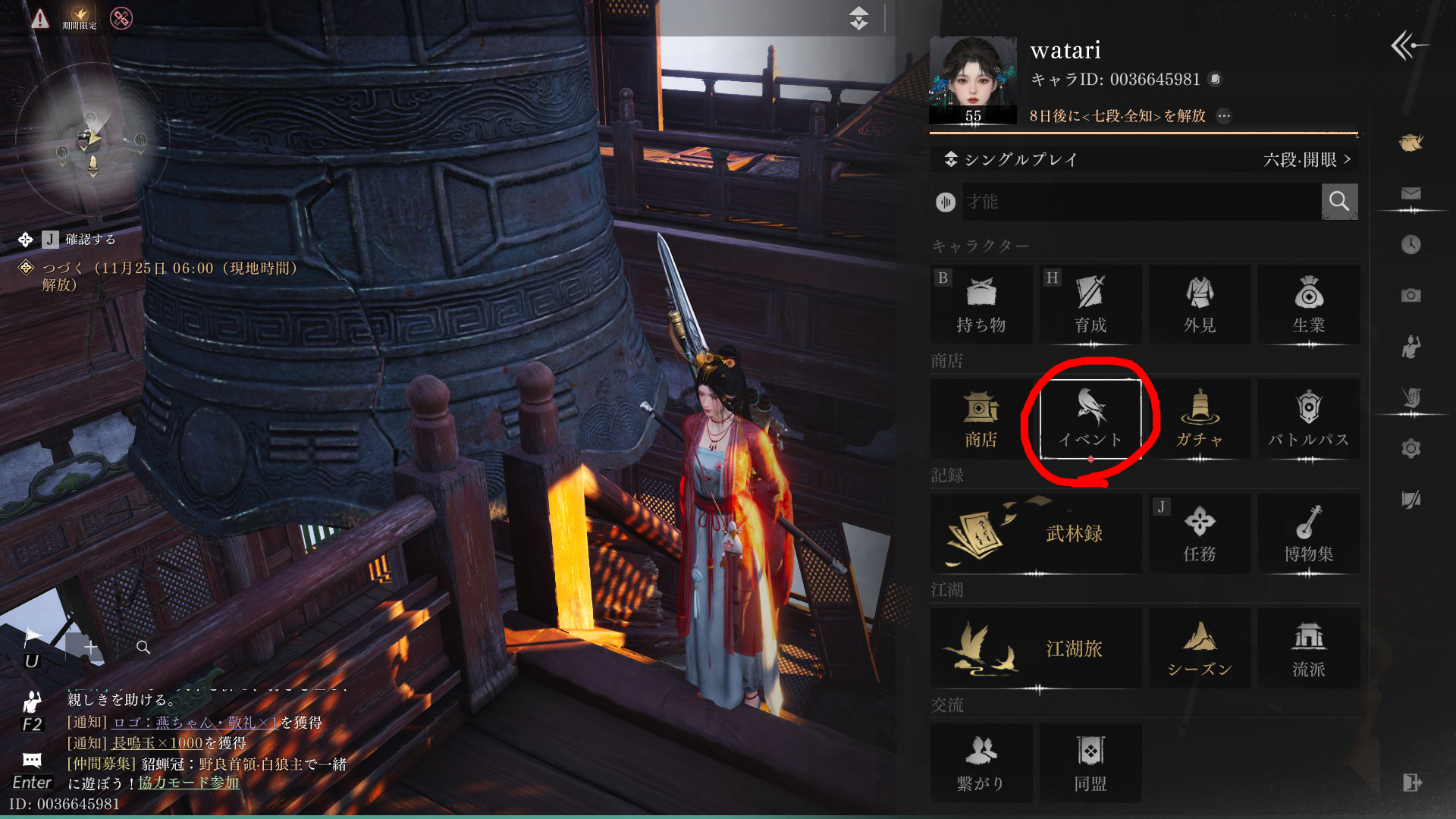Open the 博物集 collection
Image resolution: width=1456 pixels, height=819 pixels.
coord(1308,534)
